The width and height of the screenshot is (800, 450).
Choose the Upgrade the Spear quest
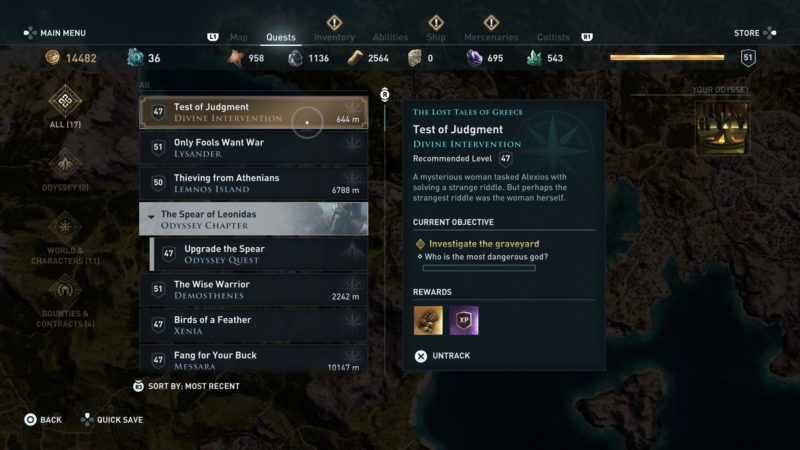pyautogui.click(x=260, y=254)
